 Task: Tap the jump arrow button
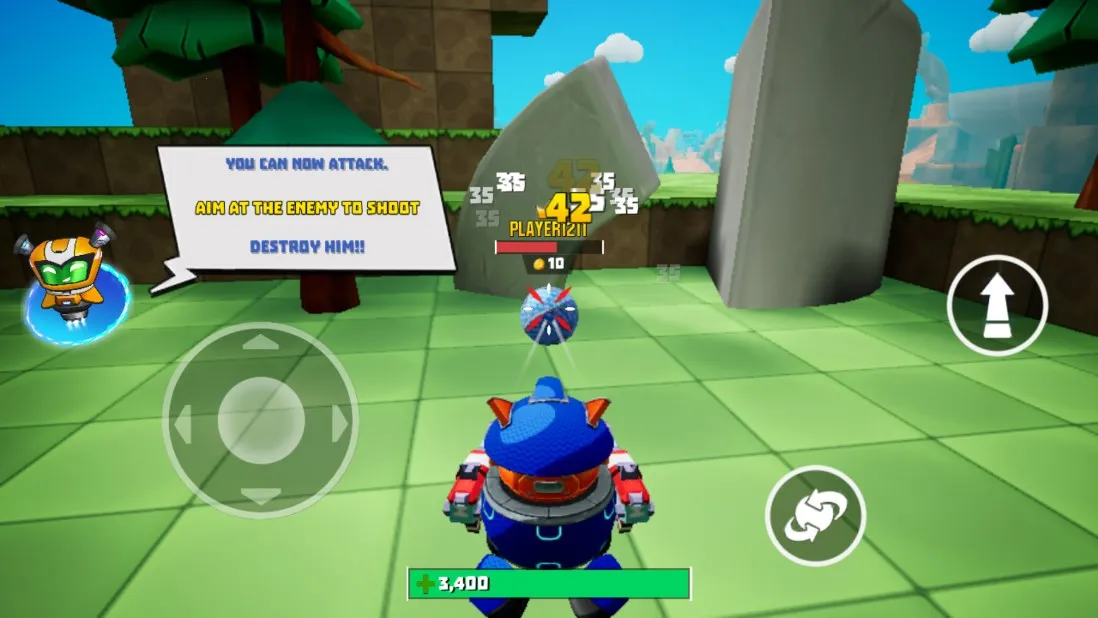coord(996,306)
